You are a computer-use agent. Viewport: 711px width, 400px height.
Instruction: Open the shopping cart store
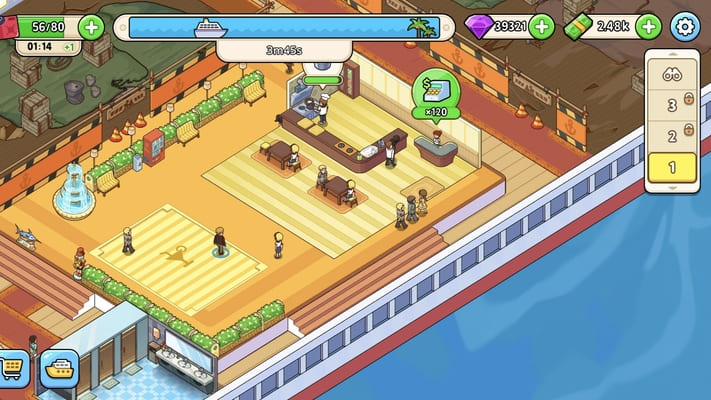(13, 370)
